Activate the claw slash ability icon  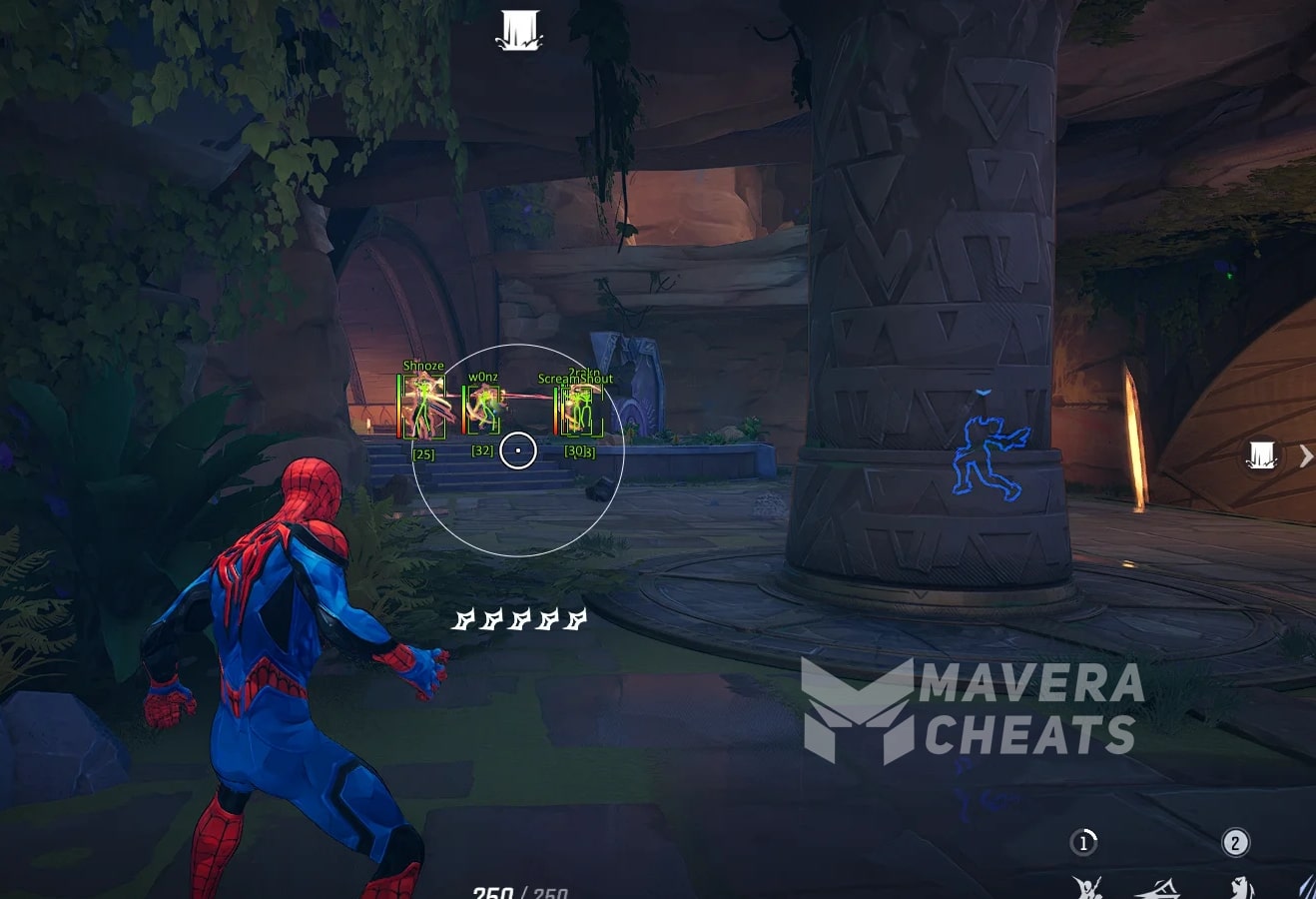point(1306,886)
